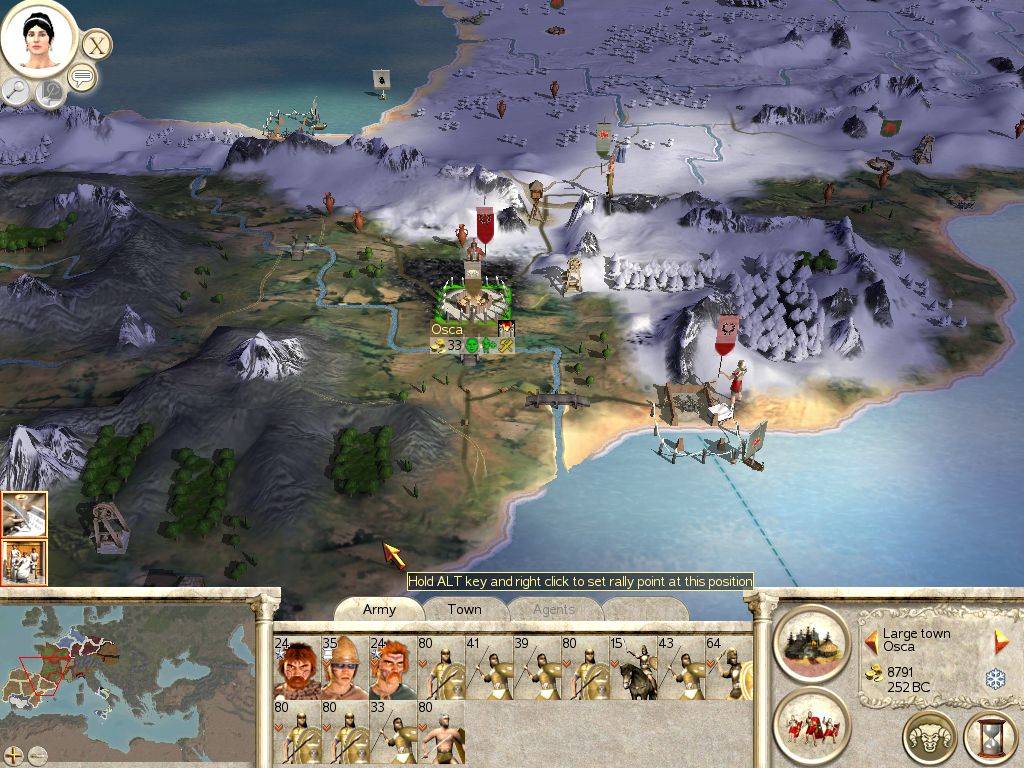
Task: End the turn with the hourglass
Action: [990, 738]
